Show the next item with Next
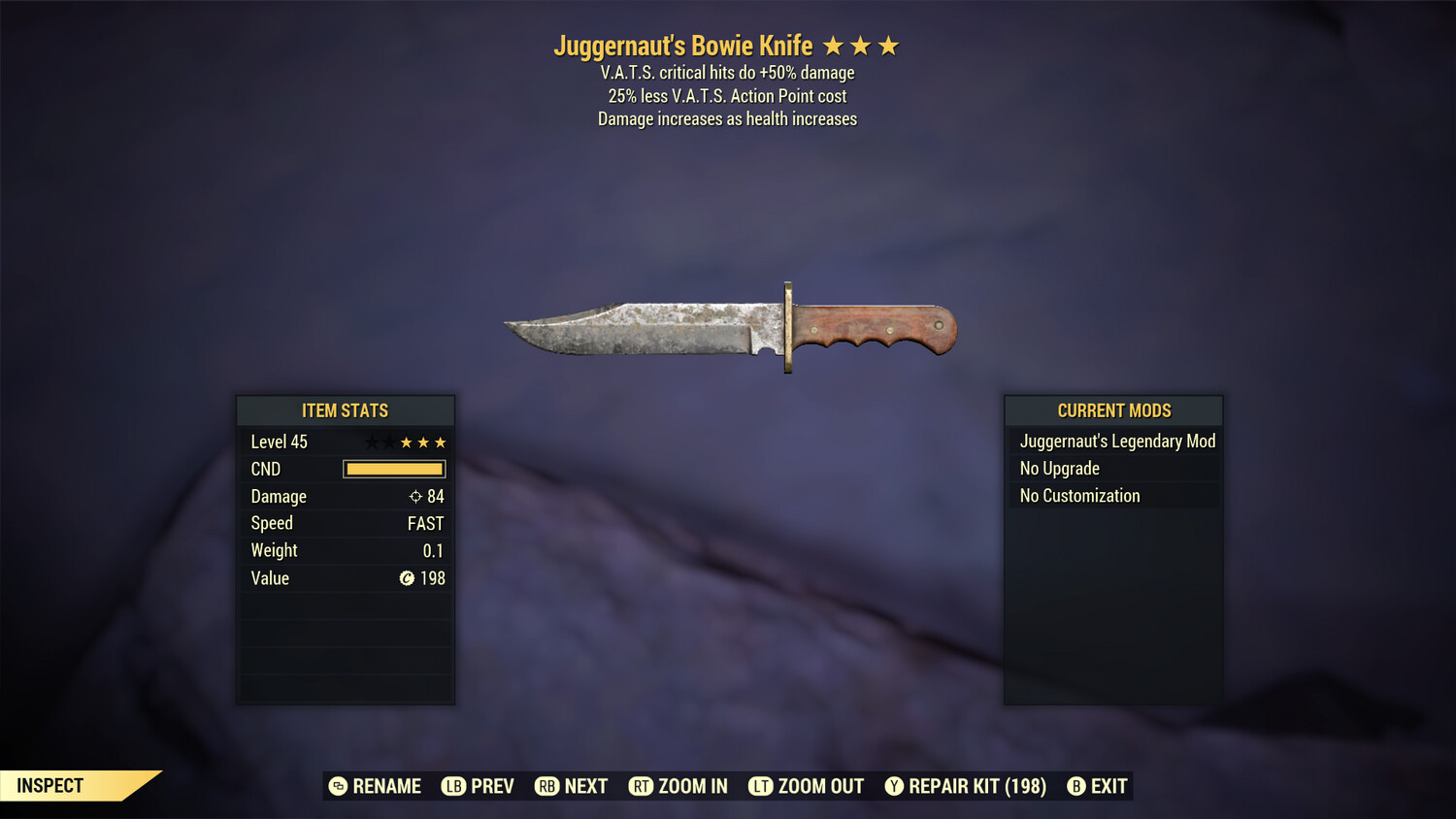1456x819 pixels. (x=572, y=786)
